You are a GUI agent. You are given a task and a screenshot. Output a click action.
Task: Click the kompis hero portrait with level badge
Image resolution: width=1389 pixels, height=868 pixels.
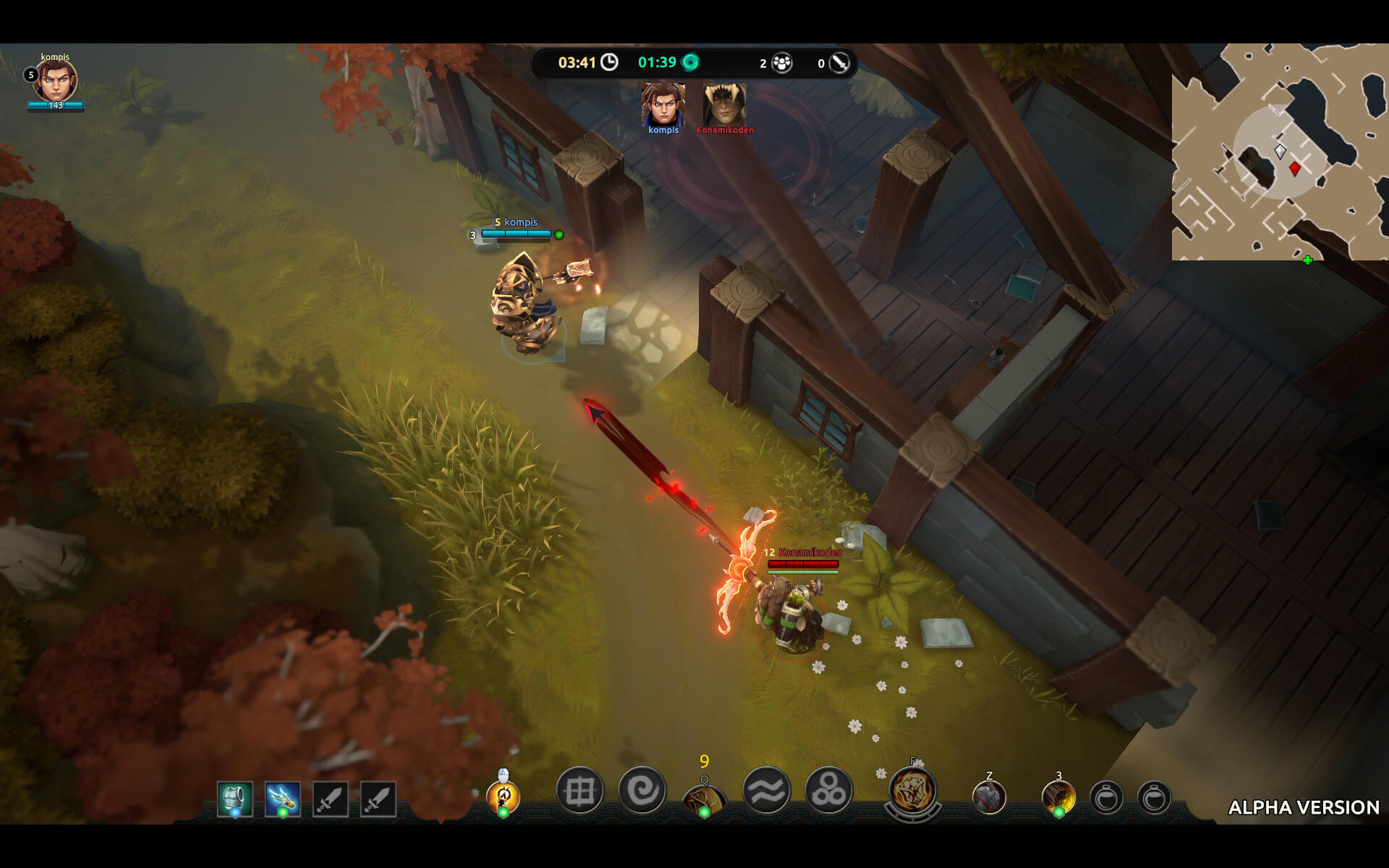56,80
